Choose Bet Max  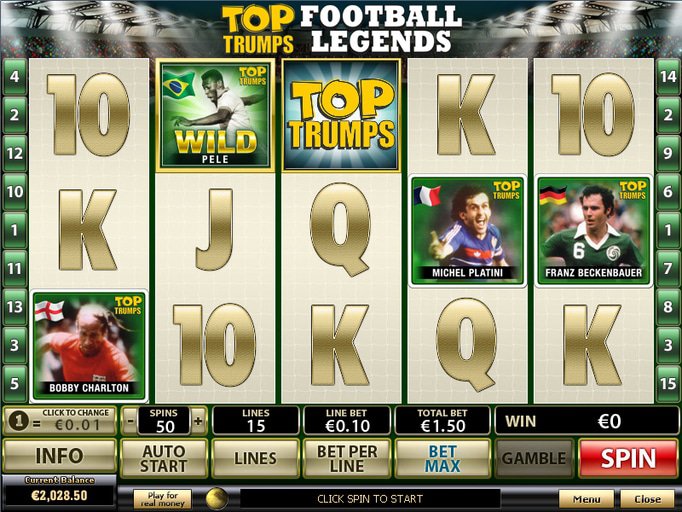click(442, 458)
